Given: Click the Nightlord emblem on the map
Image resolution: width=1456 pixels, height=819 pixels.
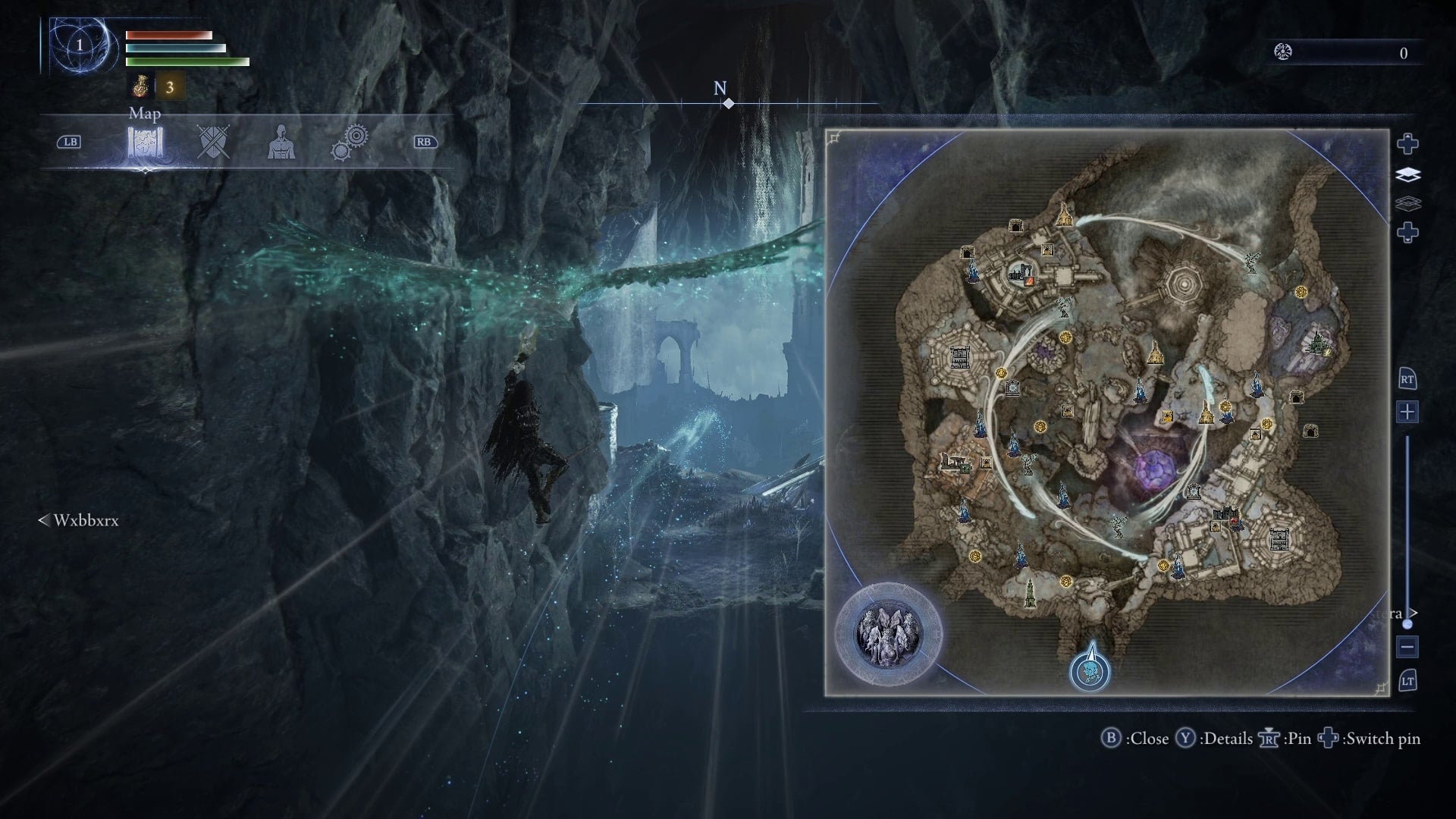Looking at the screenshot, I should [x=888, y=634].
